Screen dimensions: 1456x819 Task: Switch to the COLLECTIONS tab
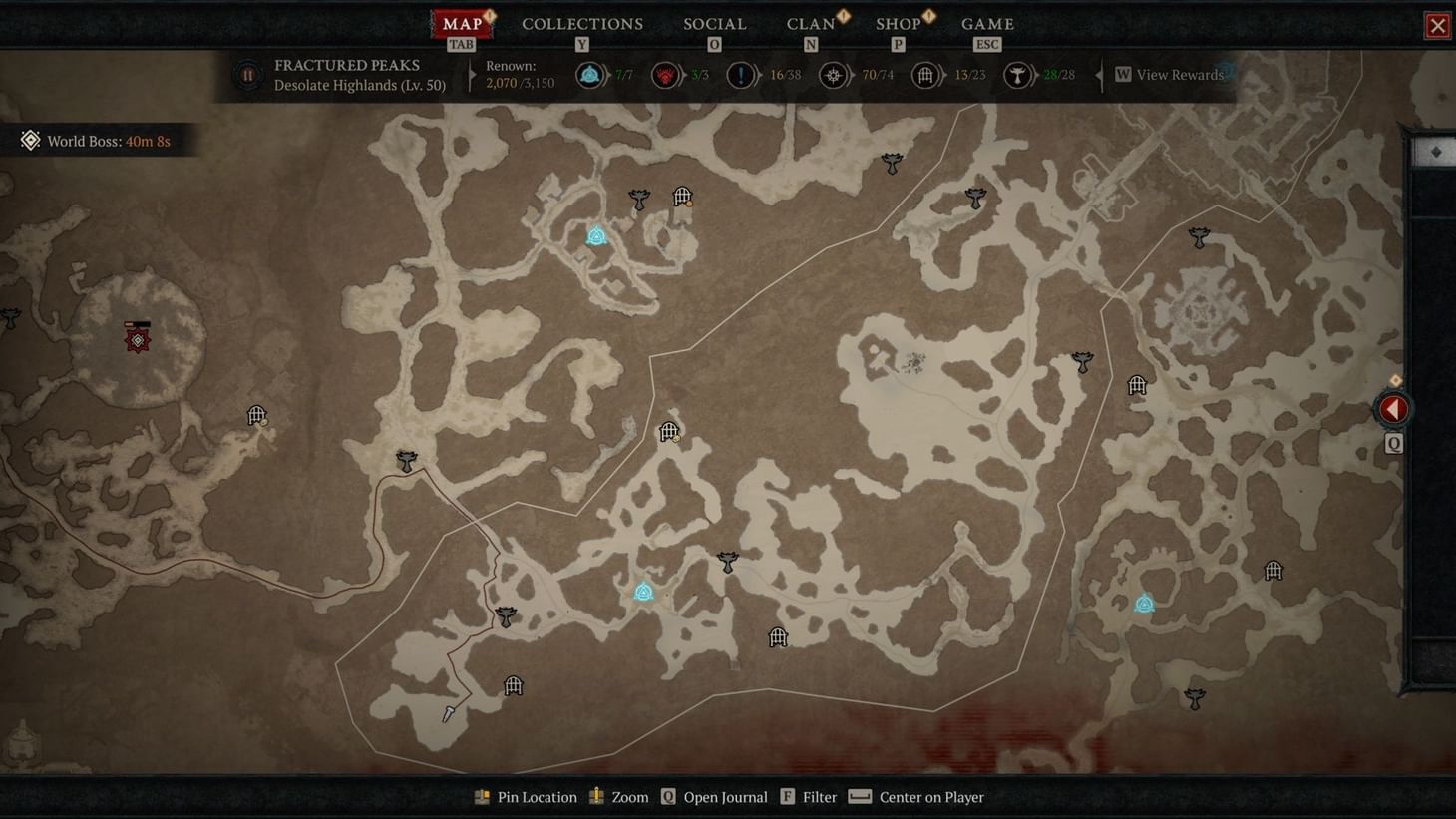pyautogui.click(x=581, y=23)
